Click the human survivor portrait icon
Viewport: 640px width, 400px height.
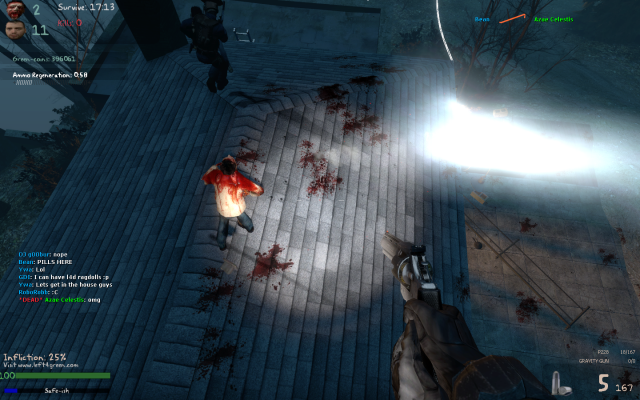tap(13, 29)
